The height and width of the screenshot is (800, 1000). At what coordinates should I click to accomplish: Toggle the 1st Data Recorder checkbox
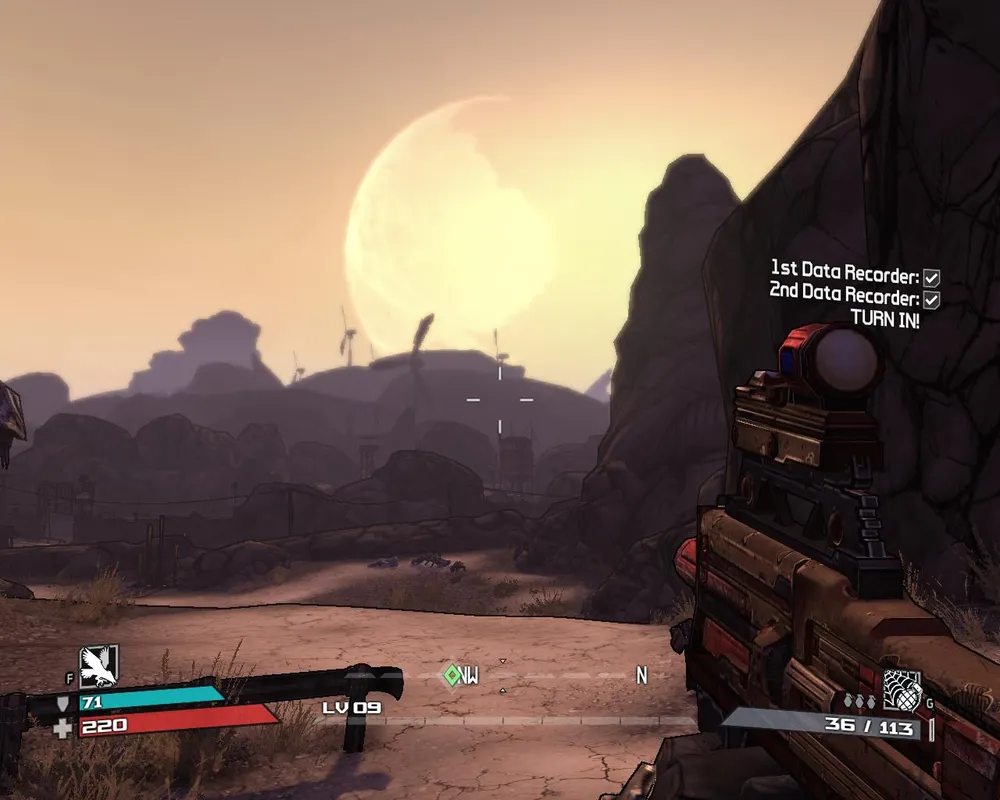931,277
